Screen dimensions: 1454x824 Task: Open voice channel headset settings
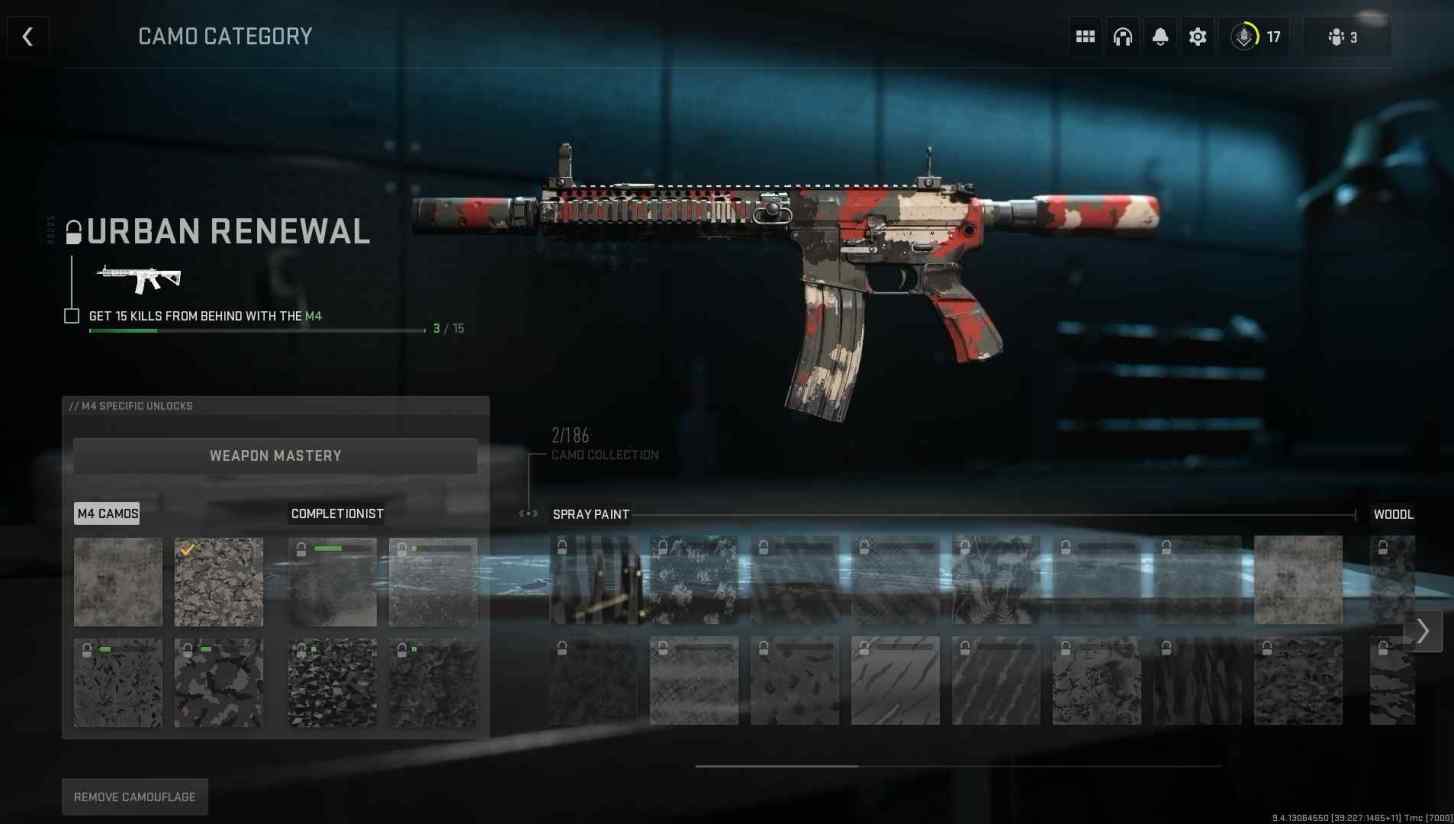[x=1122, y=36]
